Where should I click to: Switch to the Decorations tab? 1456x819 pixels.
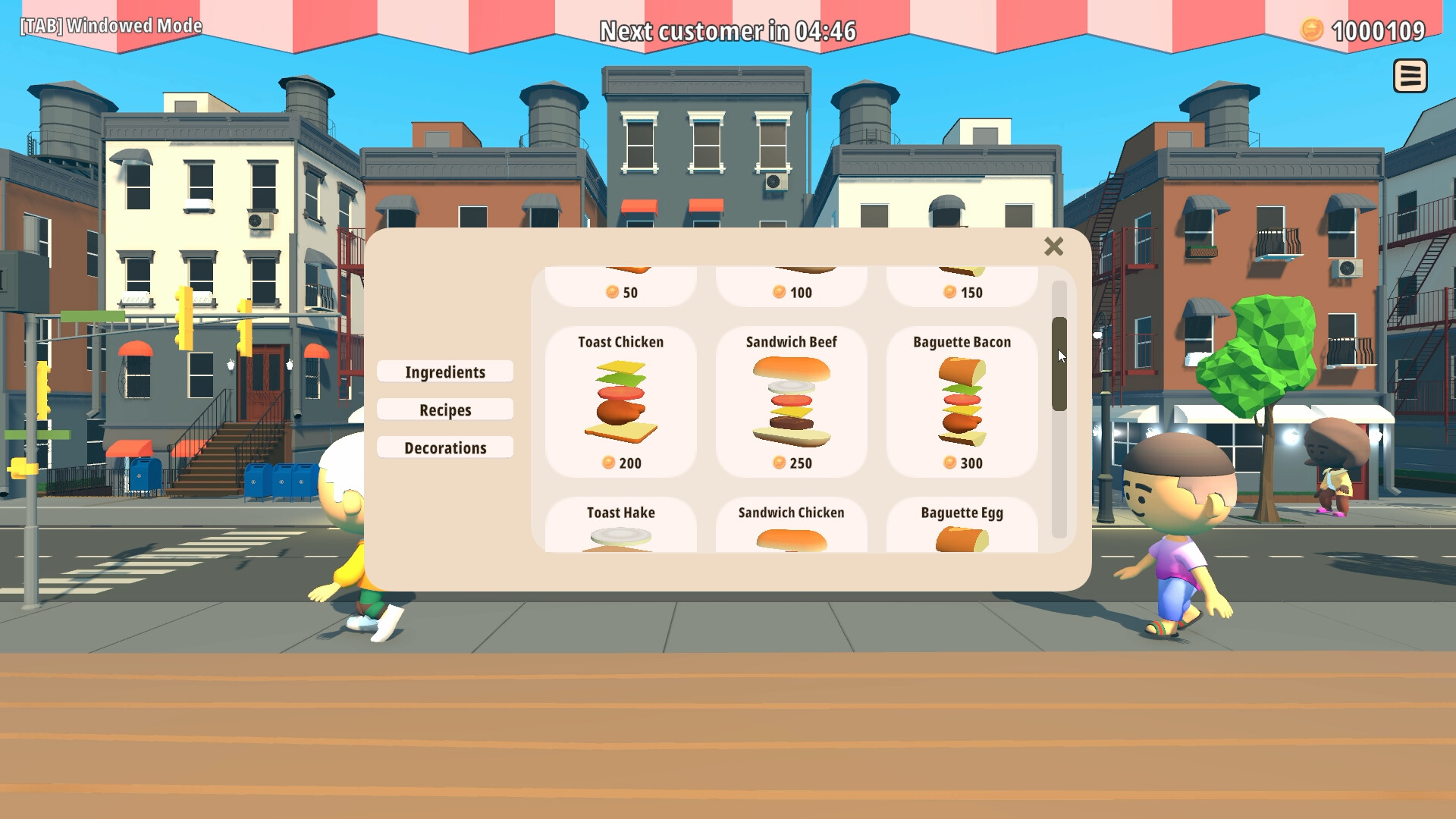444,447
